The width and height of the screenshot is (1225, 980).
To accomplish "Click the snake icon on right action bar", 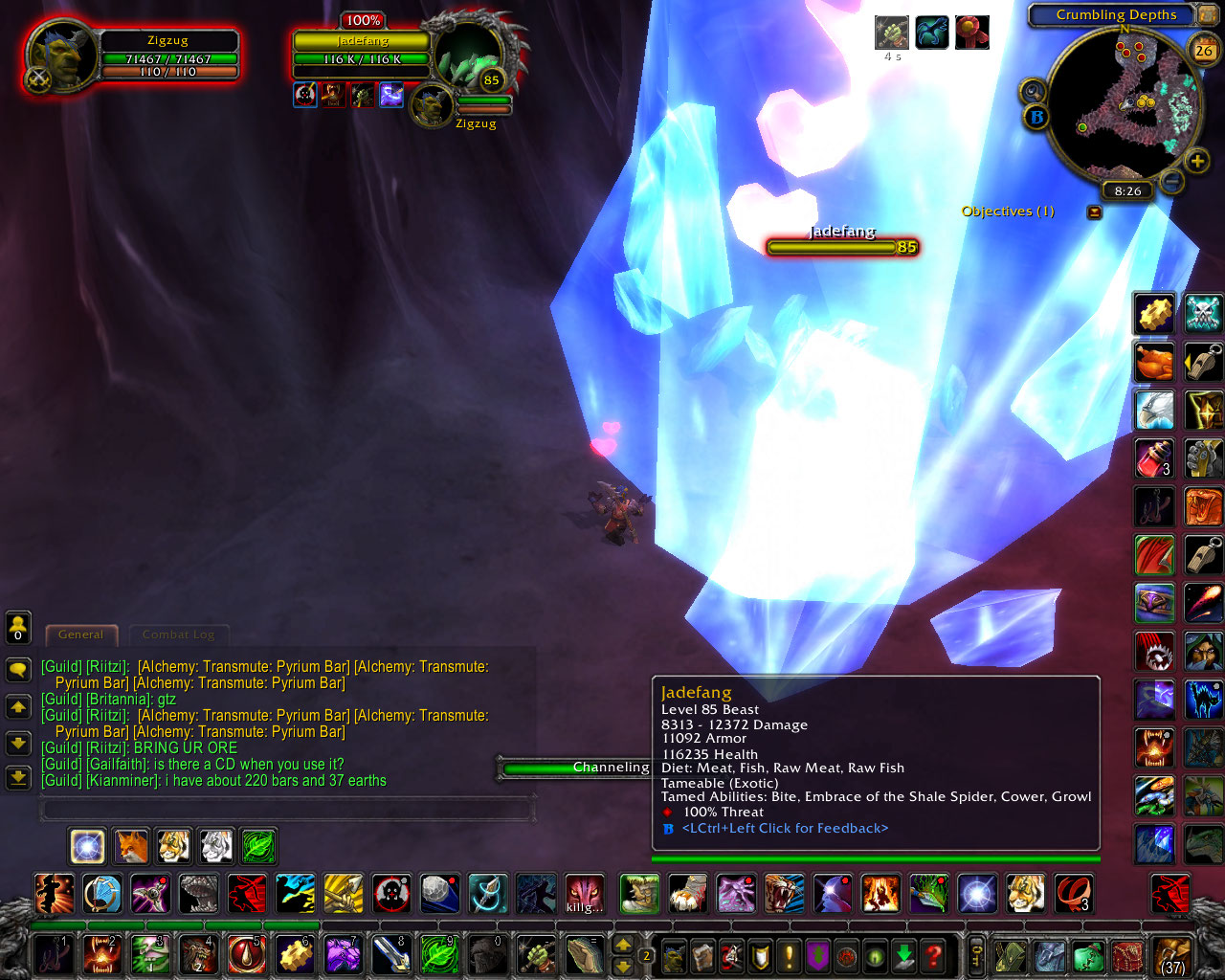I will click(x=1203, y=505).
